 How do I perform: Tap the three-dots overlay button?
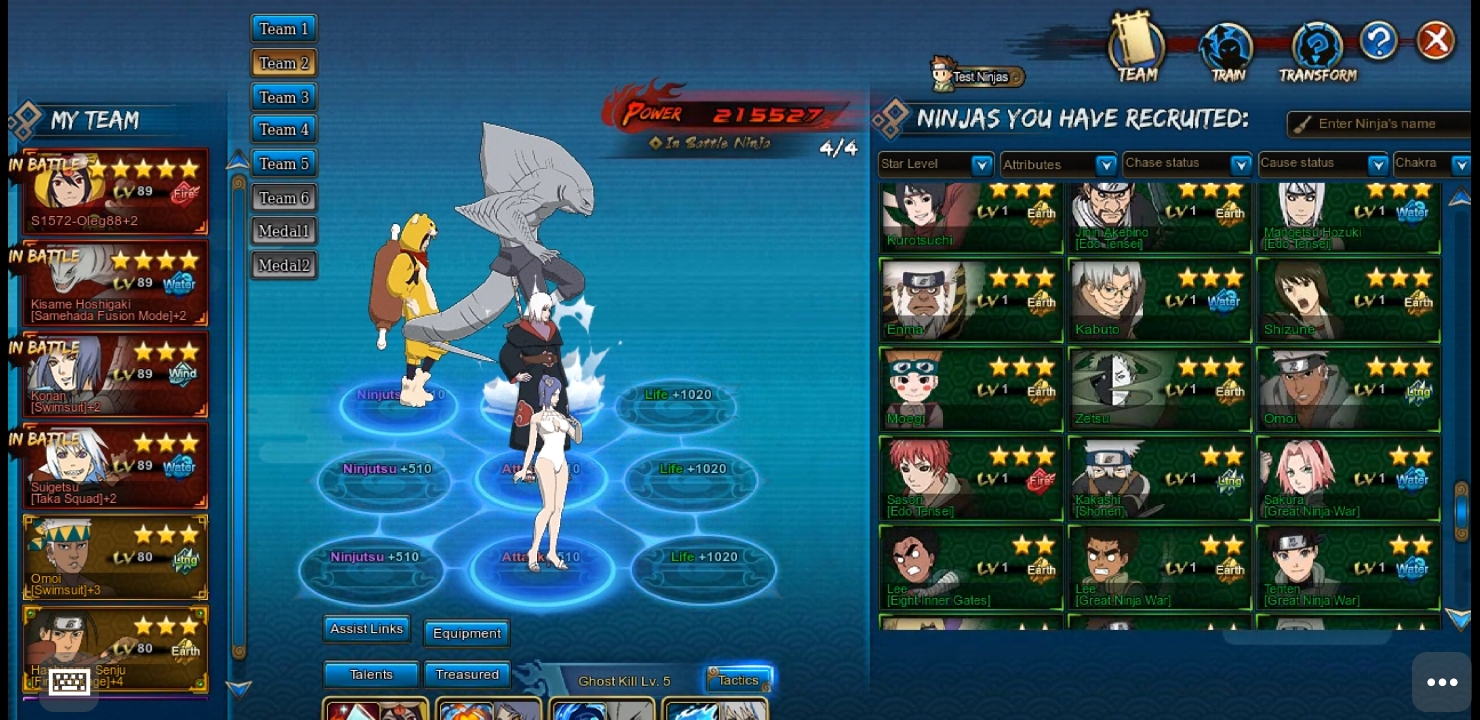[x=1442, y=682]
